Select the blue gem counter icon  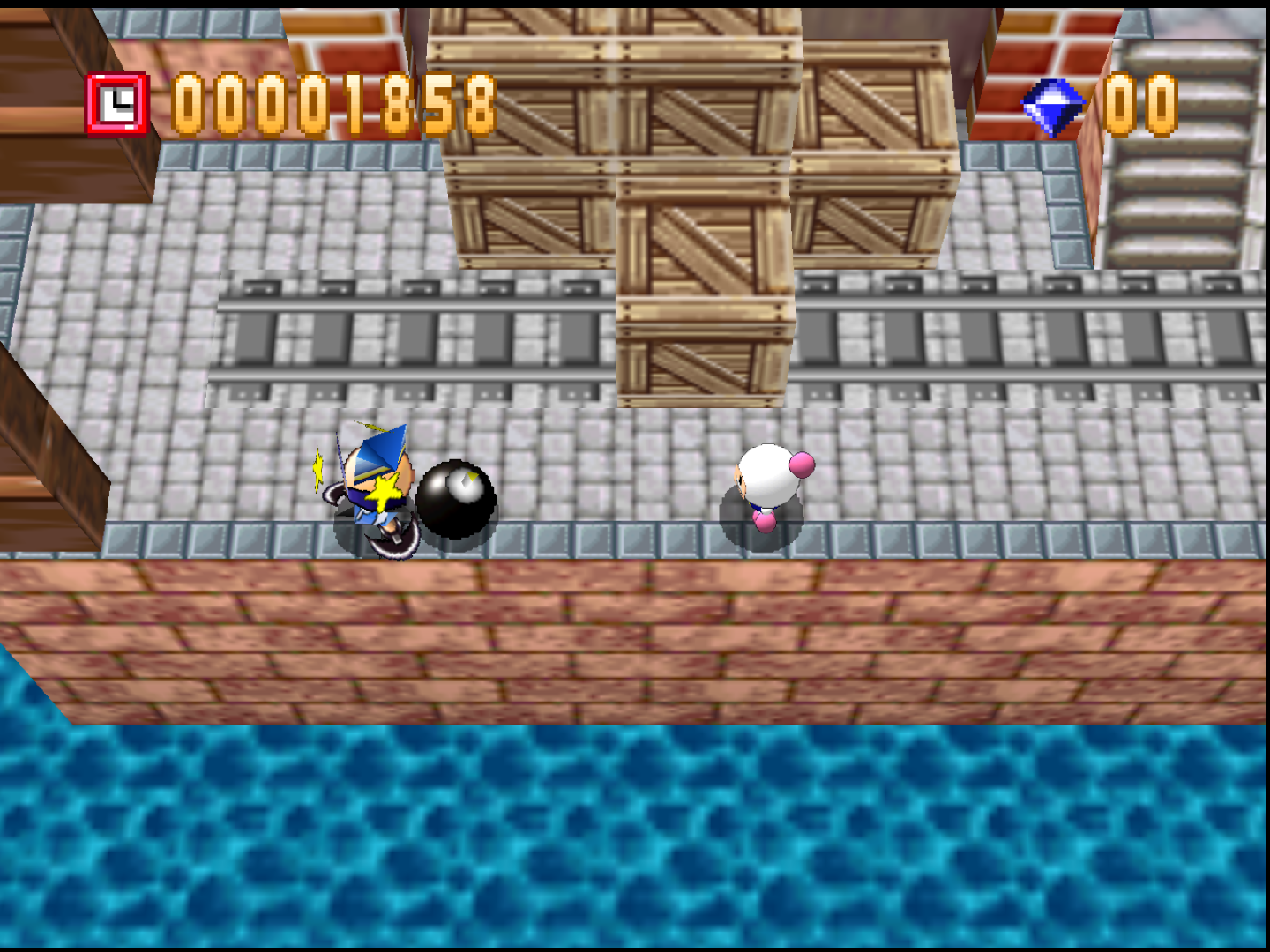coord(1050,106)
